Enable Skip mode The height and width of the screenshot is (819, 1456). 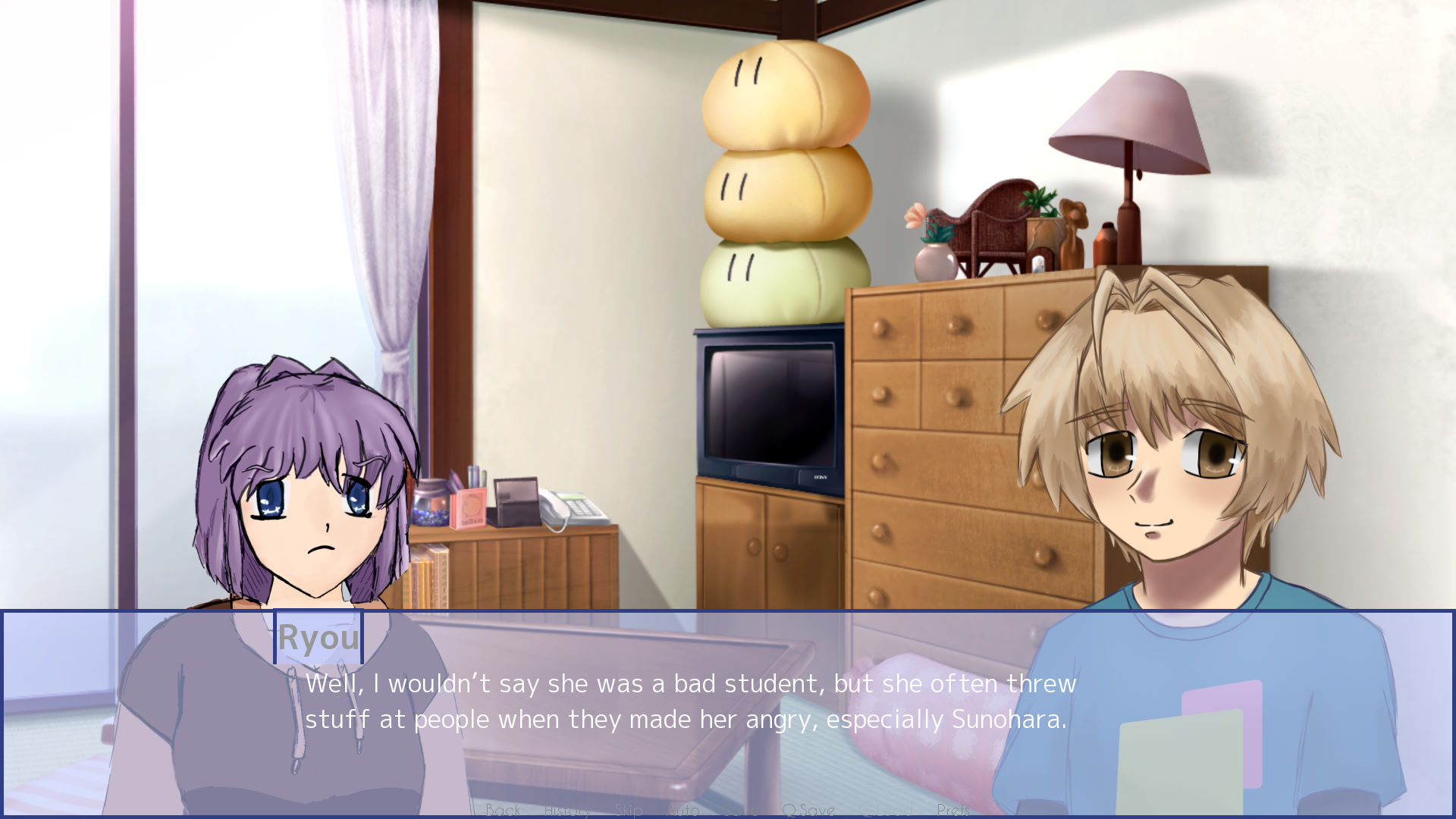pyautogui.click(x=629, y=810)
